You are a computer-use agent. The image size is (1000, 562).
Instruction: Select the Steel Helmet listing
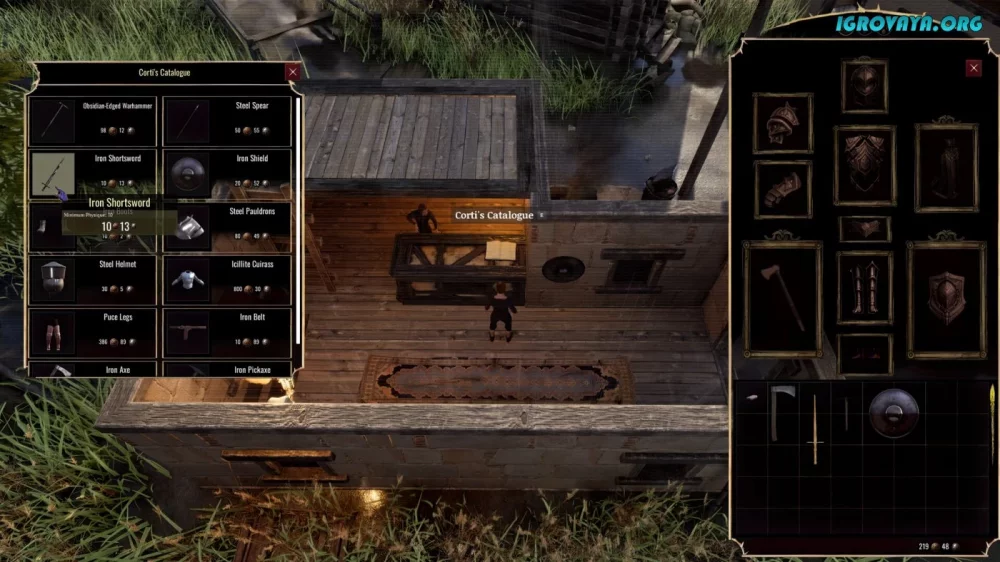point(93,280)
